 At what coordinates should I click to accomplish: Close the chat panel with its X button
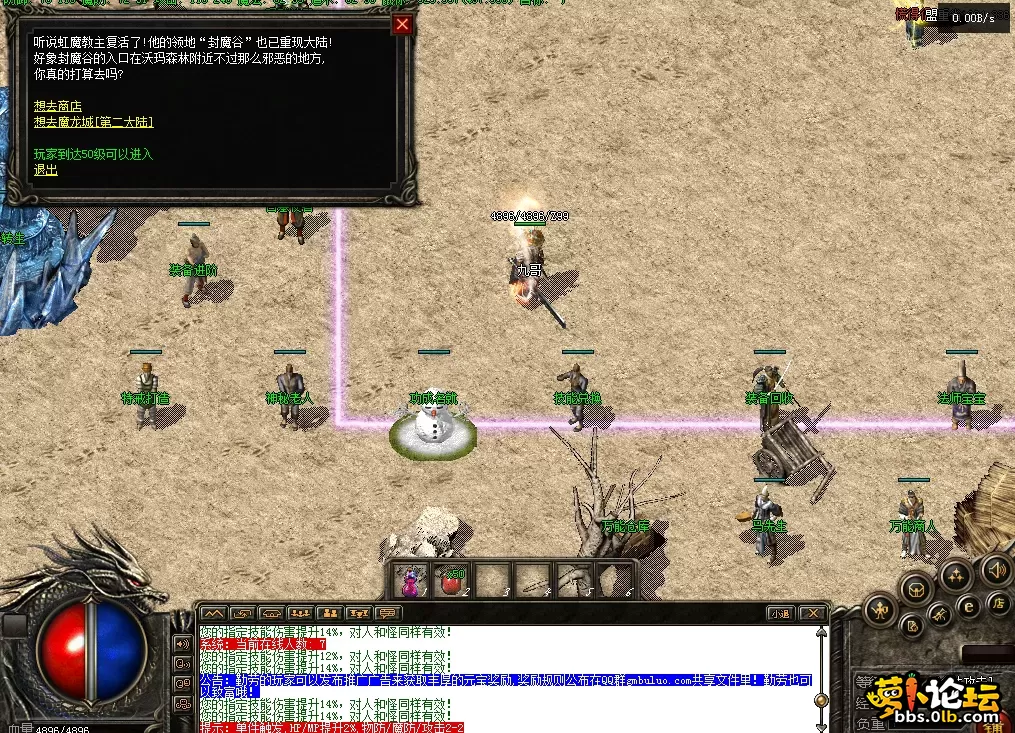coord(814,613)
